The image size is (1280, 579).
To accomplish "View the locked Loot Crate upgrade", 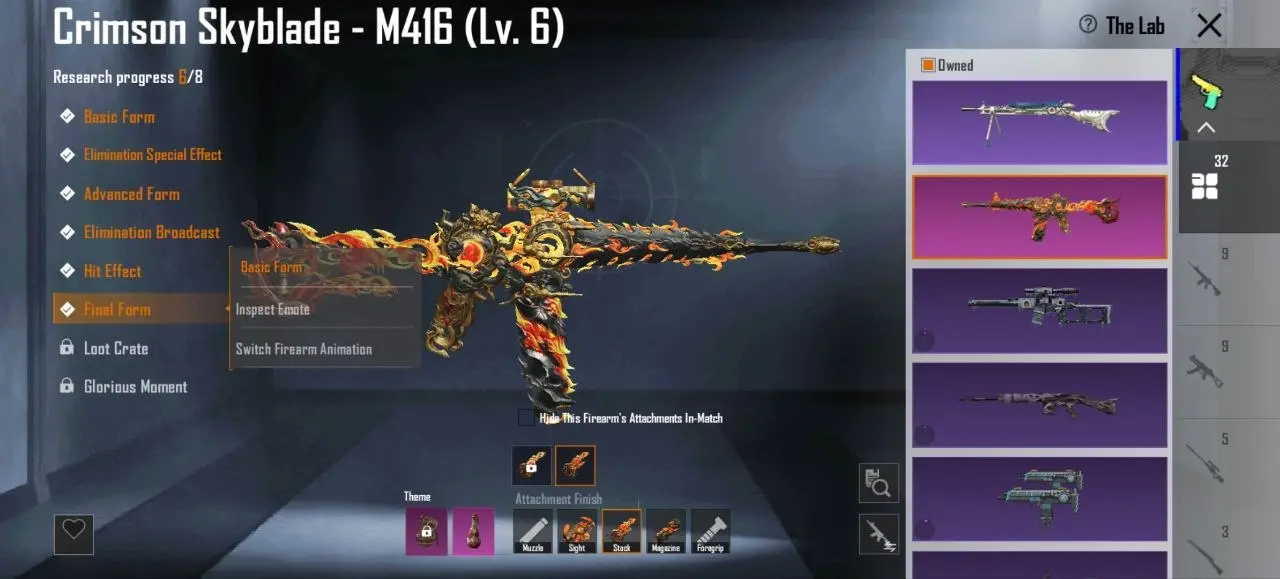I will point(115,348).
